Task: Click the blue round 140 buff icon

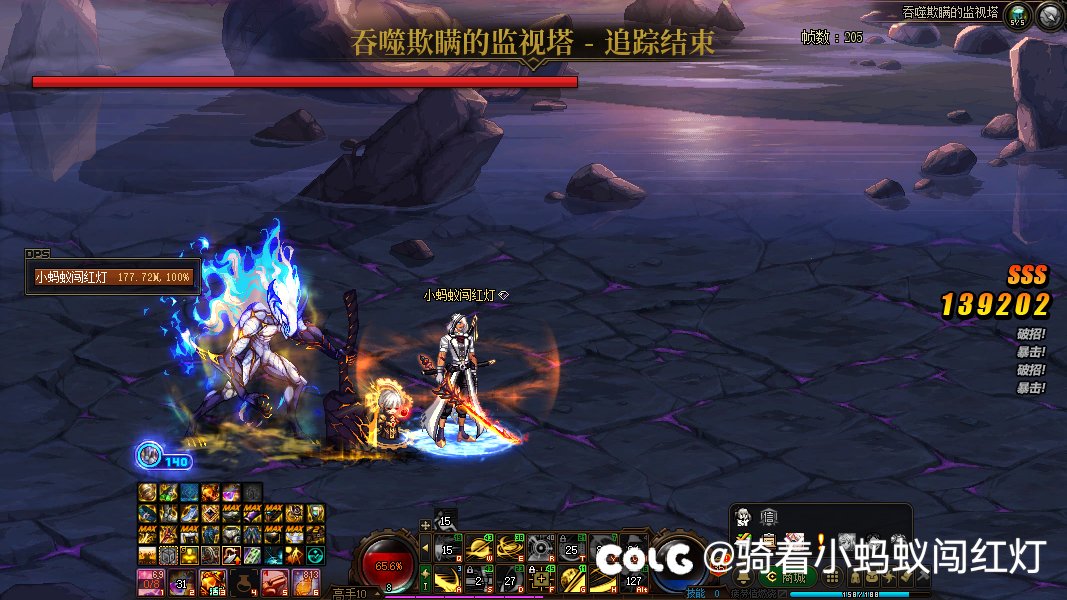Action: tap(149, 456)
